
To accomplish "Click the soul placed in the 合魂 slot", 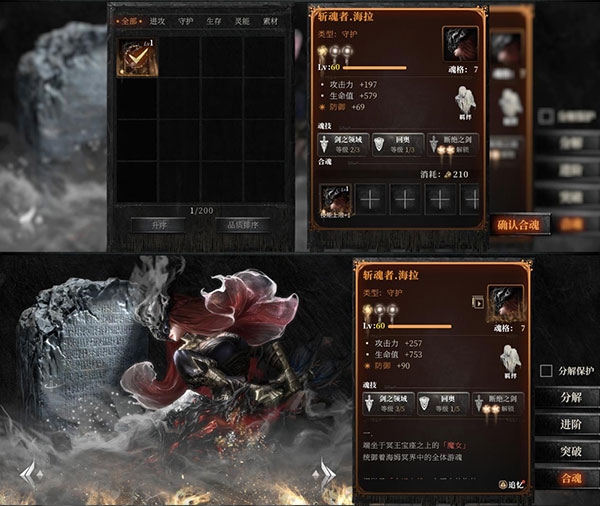I will (338, 200).
